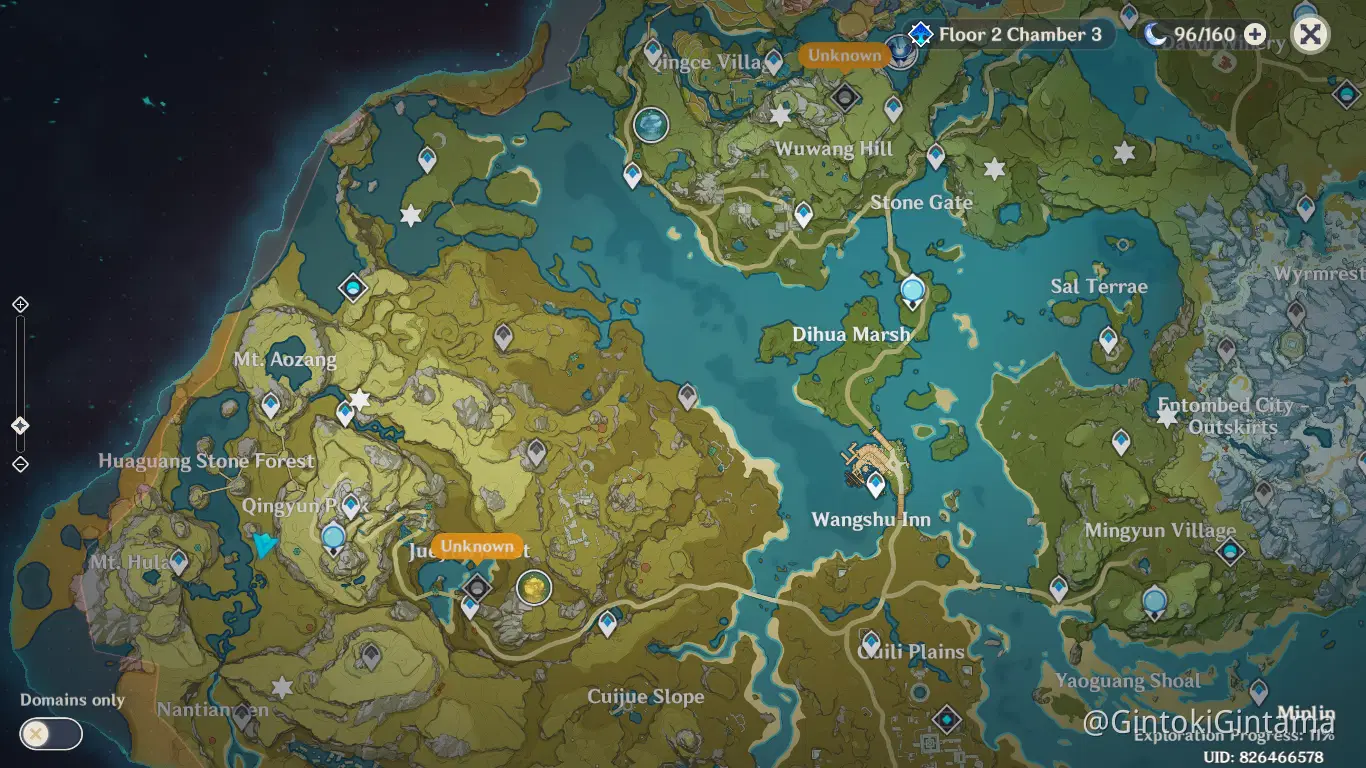Select the Floor 2 Chamber 3 domain icon
Image resolution: width=1366 pixels, height=768 pixels.
click(920, 33)
